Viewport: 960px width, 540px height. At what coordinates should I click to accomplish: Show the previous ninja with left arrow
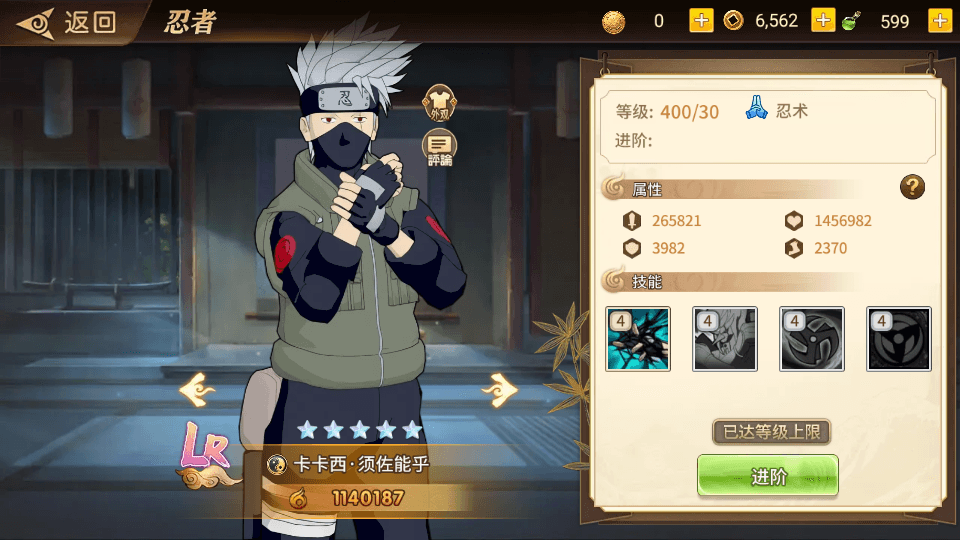point(197,388)
